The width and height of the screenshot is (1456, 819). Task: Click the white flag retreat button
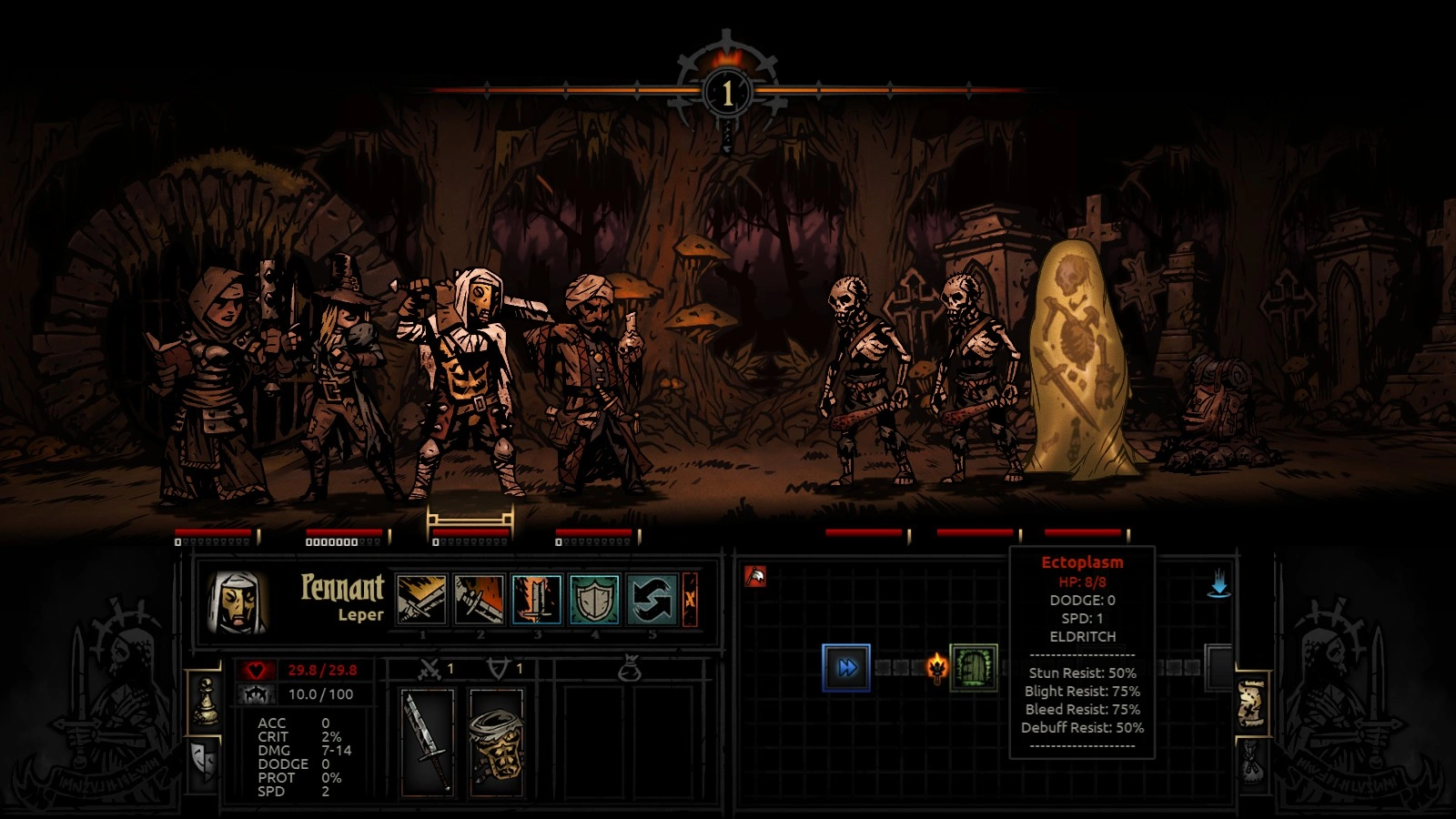pyautogui.click(x=755, y=576)
